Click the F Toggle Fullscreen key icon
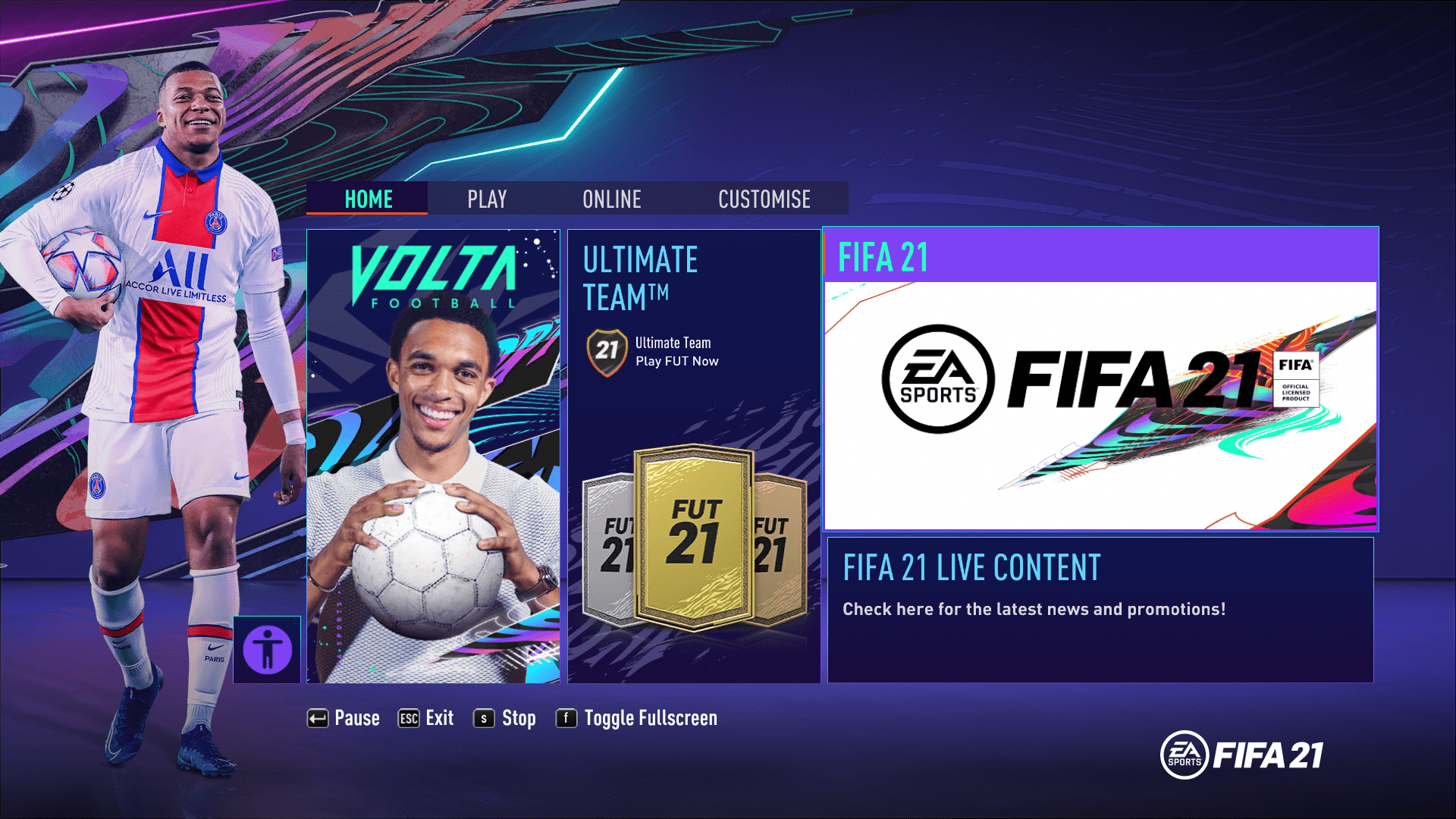Screen dimensions: 1456x819 tap(566, 717)
